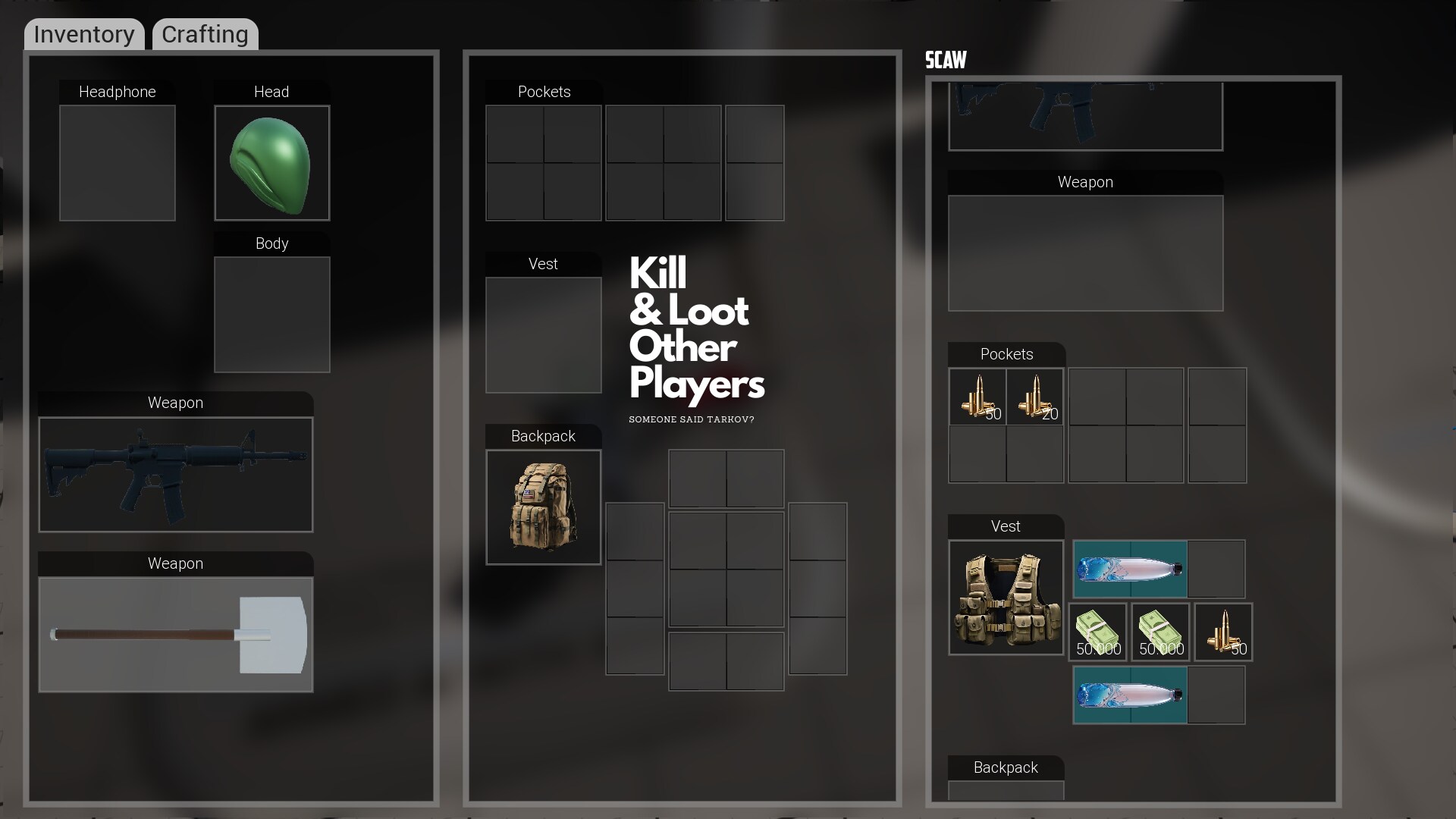1456x819 pixels.
Task: Grab the first 50 000 money stack
Action: tap(1098, 631)
